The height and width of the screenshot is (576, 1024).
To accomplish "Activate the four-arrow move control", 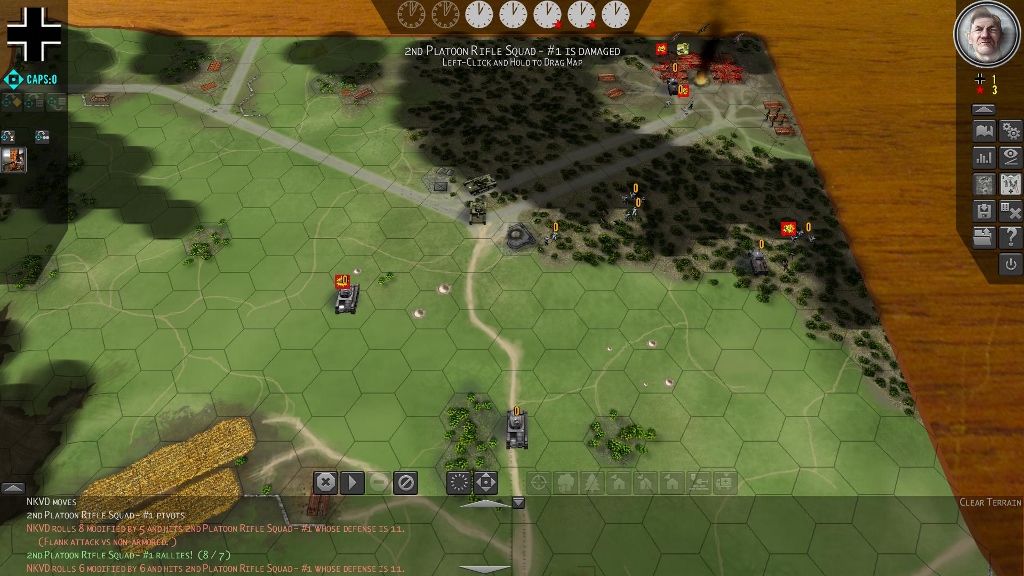I will point(485,483).
